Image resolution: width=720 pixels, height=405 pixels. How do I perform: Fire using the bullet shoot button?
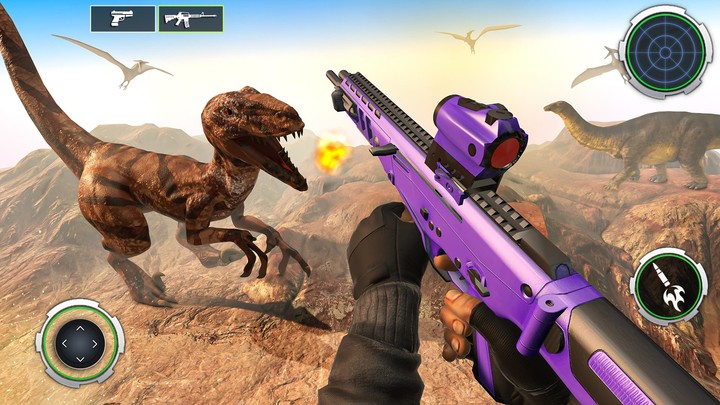click(669, 287)
